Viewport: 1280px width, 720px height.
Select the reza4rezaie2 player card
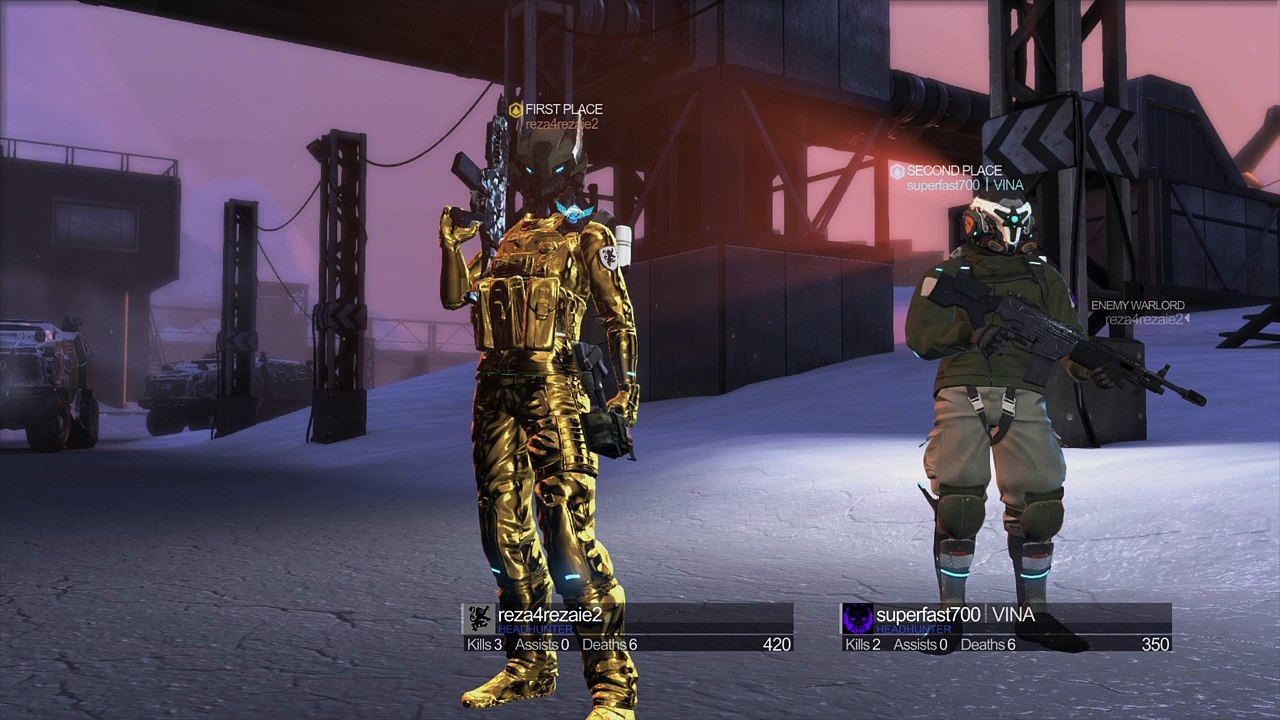pyautogui.click(x=628, y=628)
